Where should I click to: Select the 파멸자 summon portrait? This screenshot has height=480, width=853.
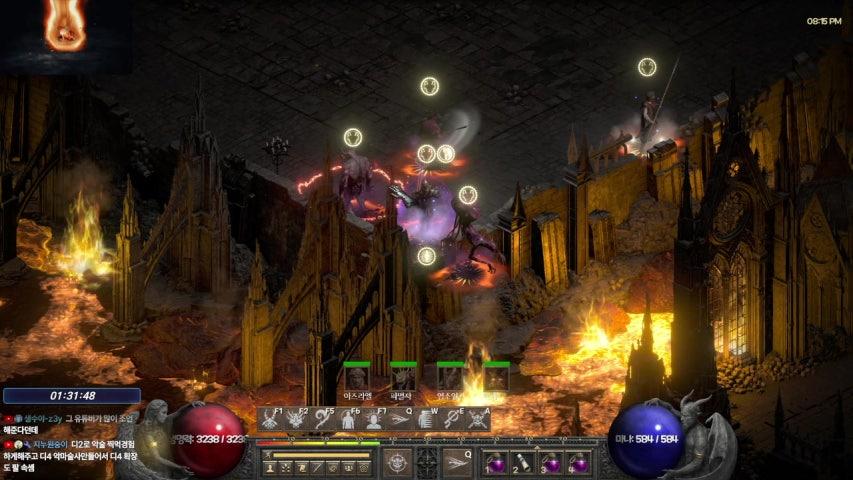pos(403,379)
